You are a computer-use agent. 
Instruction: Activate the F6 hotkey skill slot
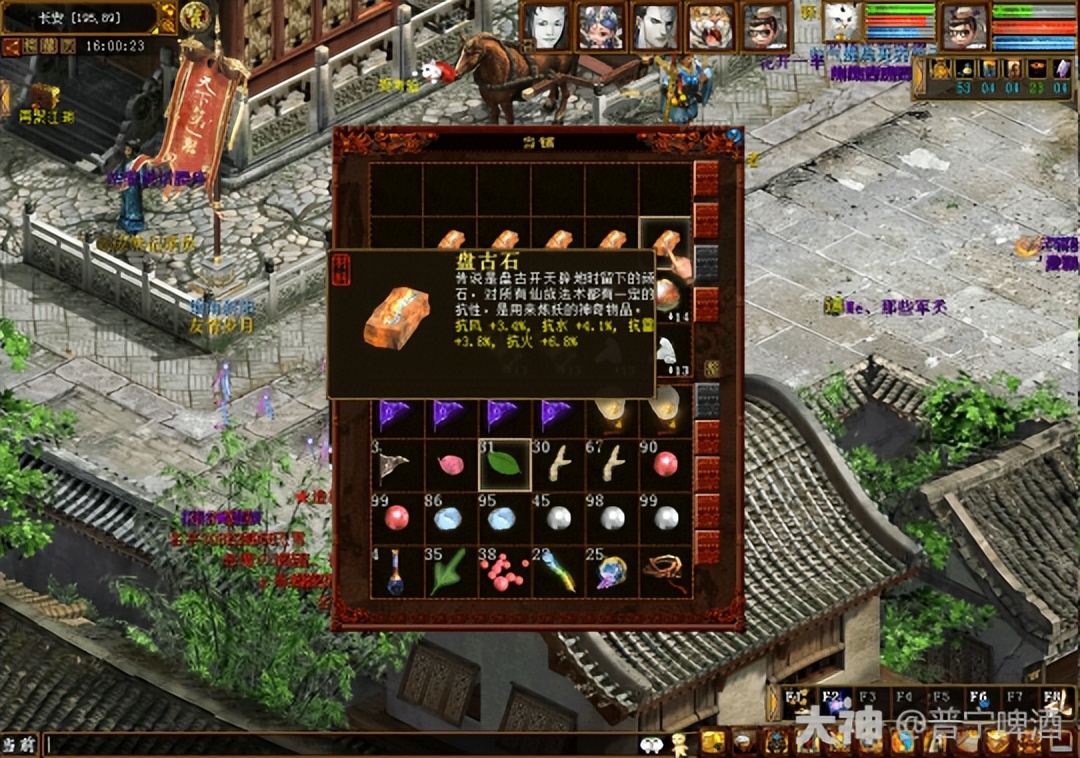pos(978,699)
